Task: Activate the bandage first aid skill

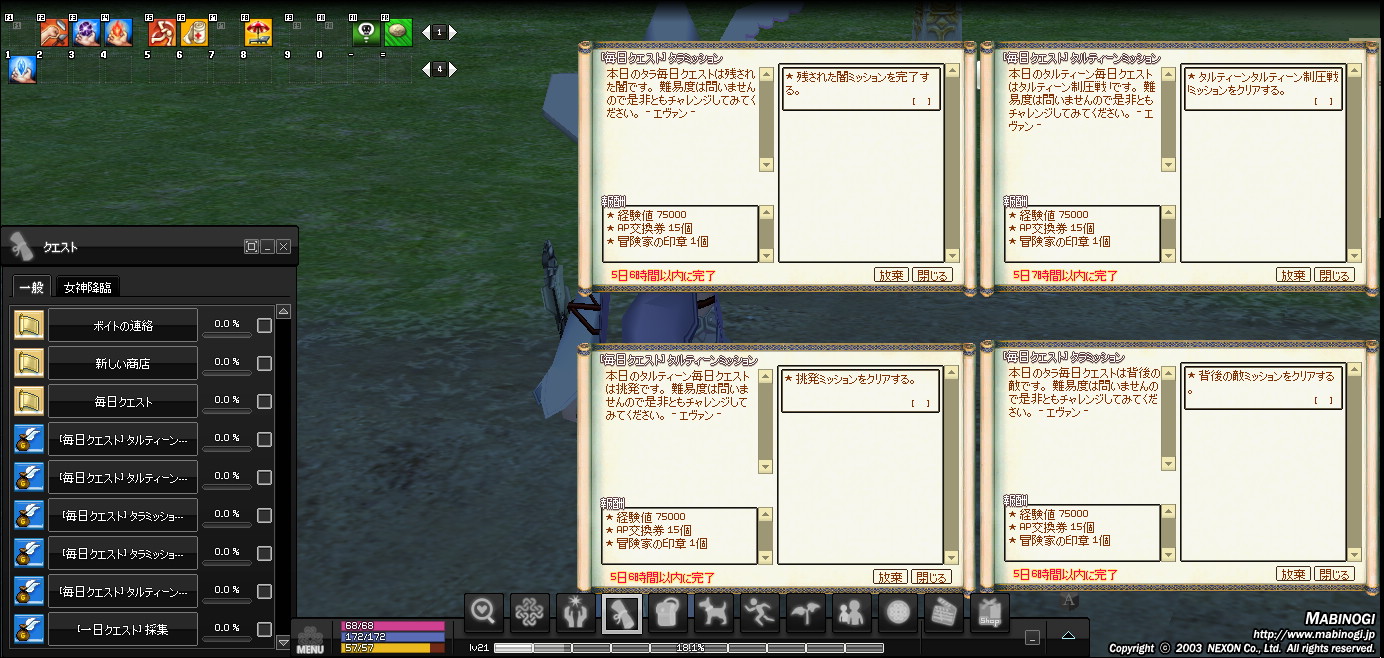Action: (x=193, y=33)
